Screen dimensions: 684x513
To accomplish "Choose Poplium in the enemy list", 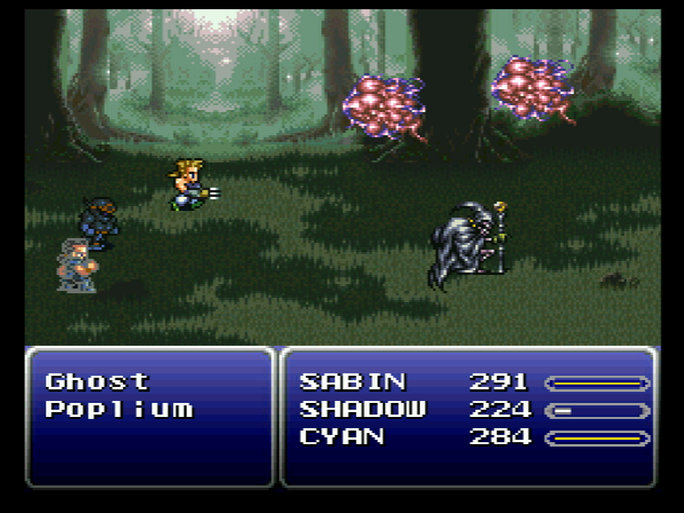I will point(119,410).
